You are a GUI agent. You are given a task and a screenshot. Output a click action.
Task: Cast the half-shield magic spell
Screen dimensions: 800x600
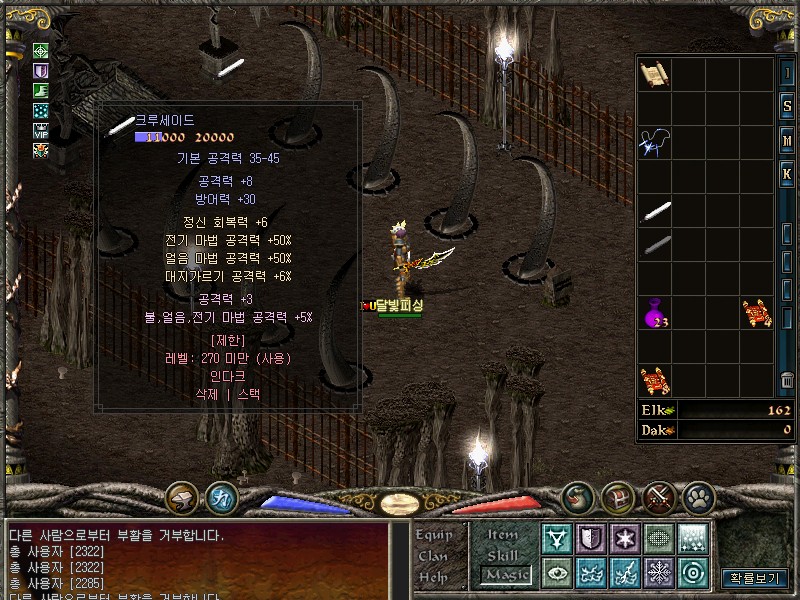point(591,539)
